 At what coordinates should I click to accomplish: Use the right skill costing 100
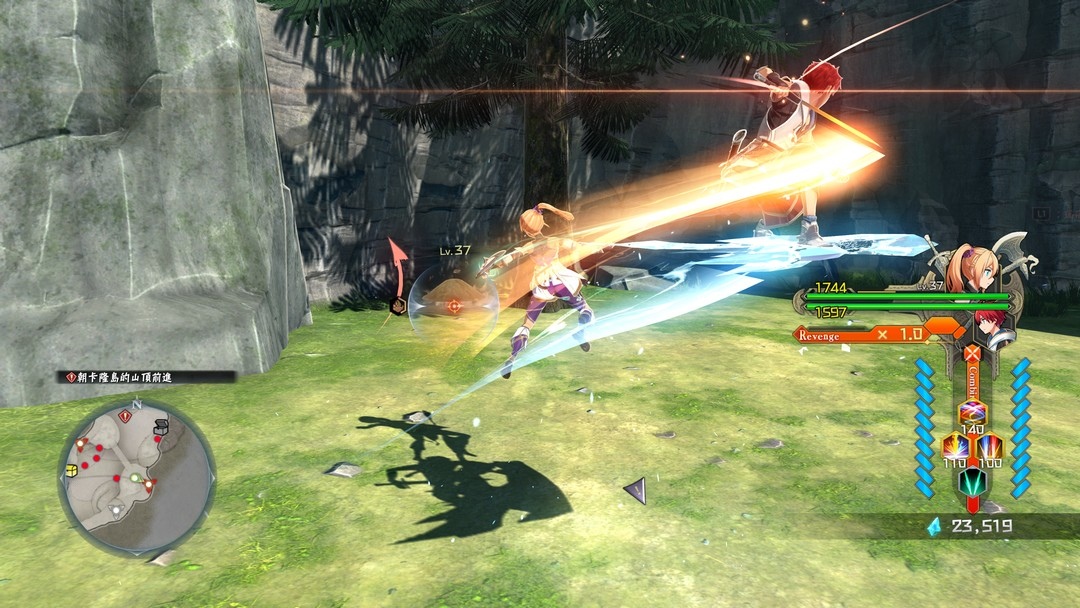[989, 446]
